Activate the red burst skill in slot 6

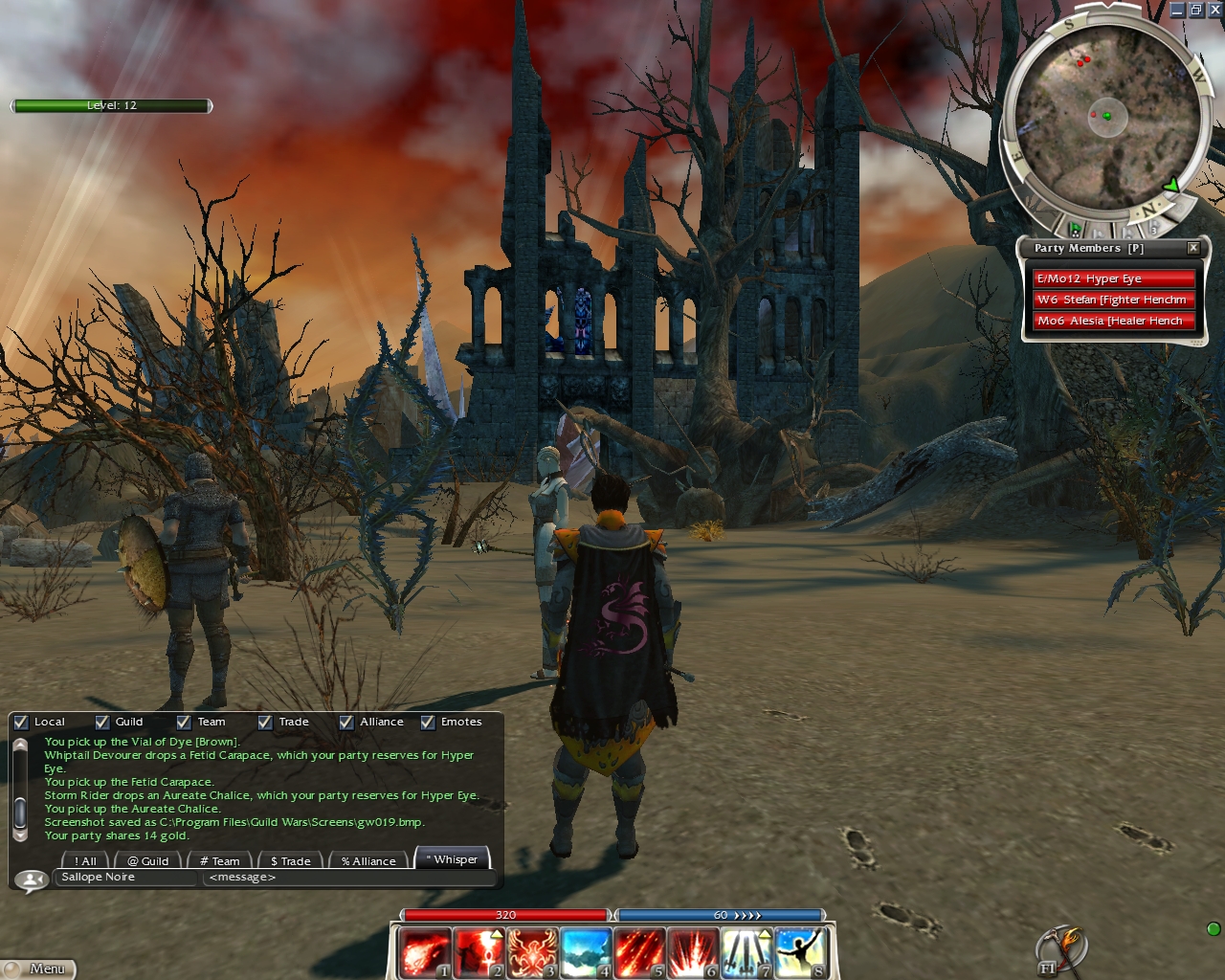point(692,952)
